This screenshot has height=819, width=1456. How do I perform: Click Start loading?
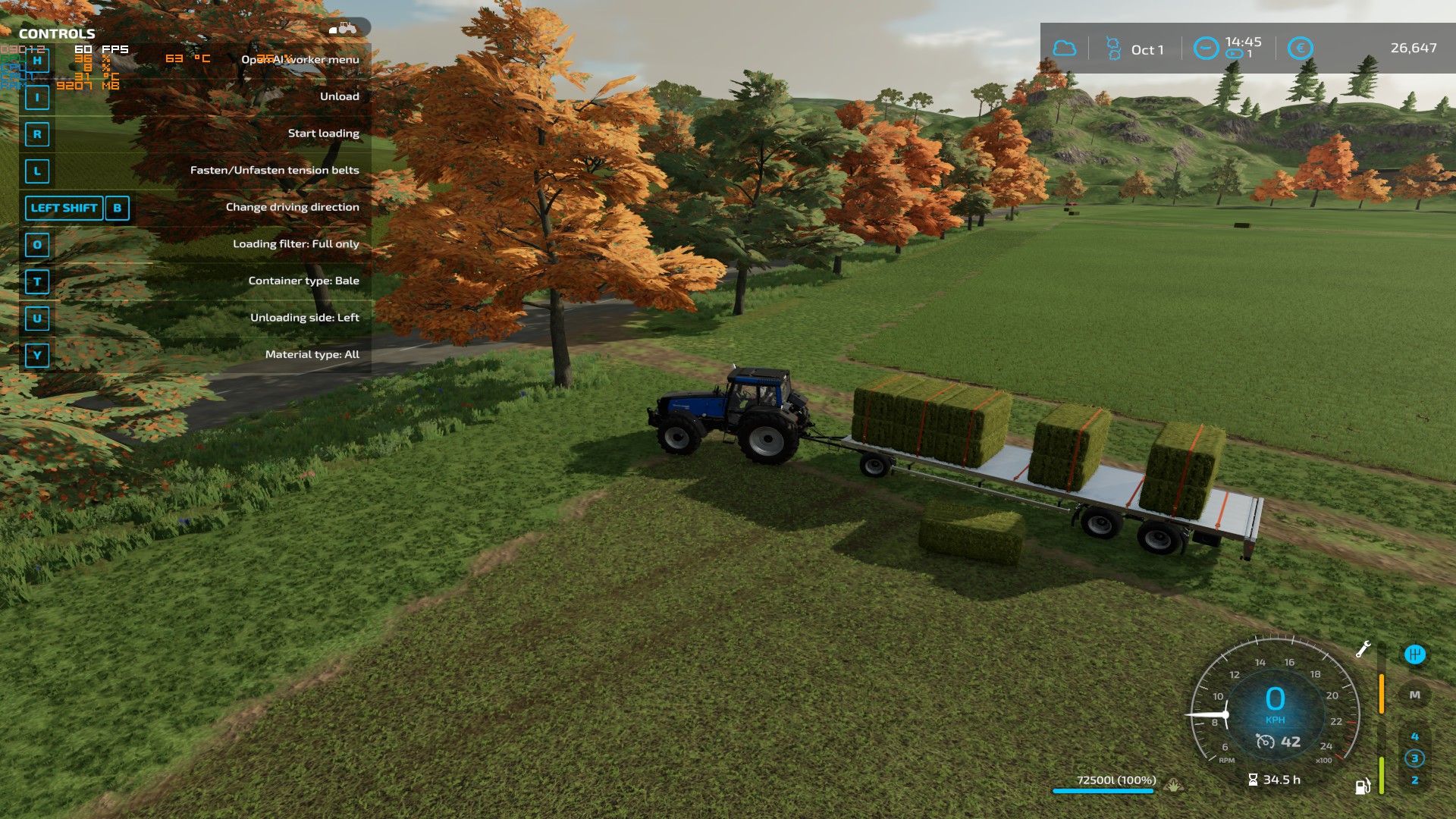324,132
